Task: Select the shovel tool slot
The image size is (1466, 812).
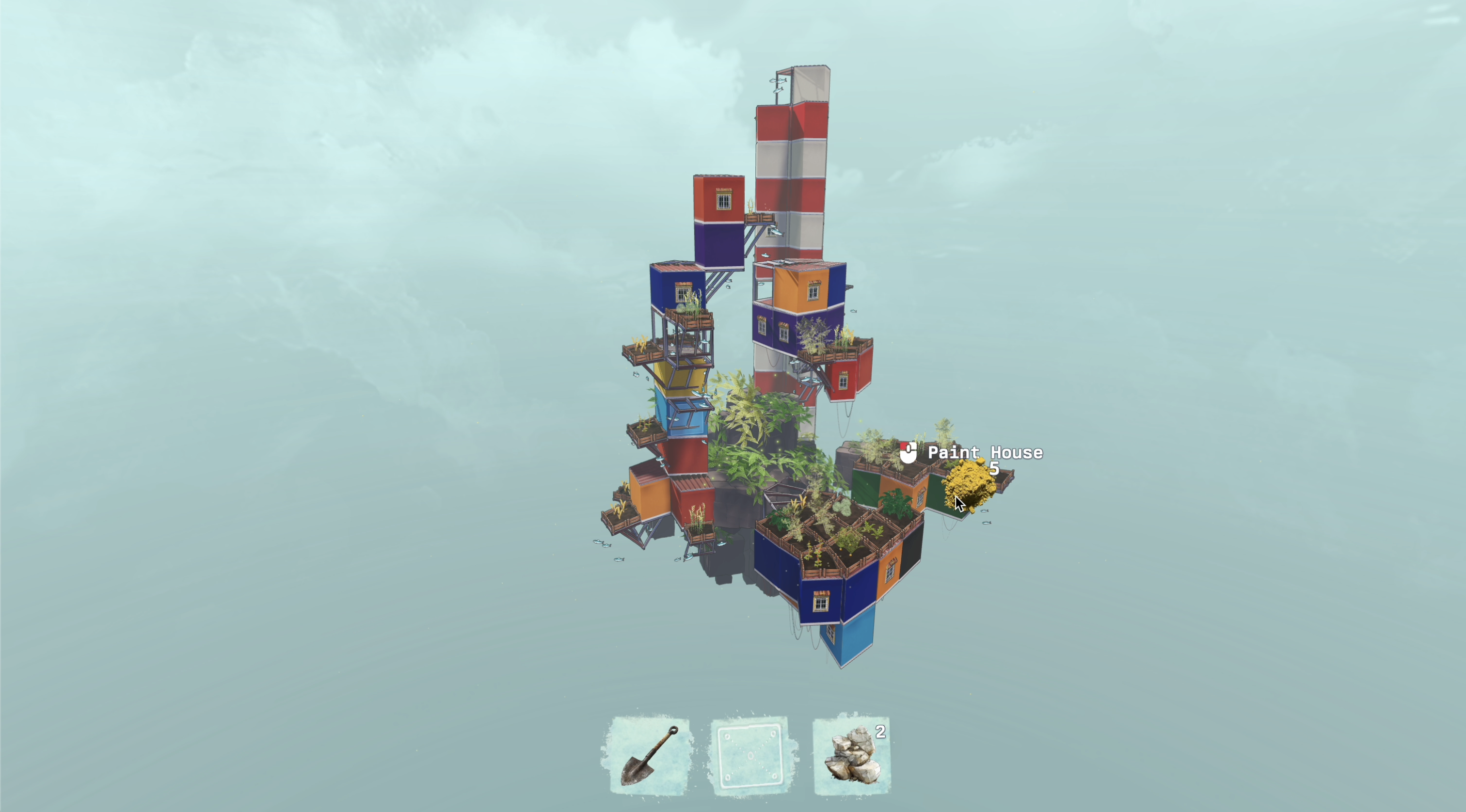Action: [649, 756]
